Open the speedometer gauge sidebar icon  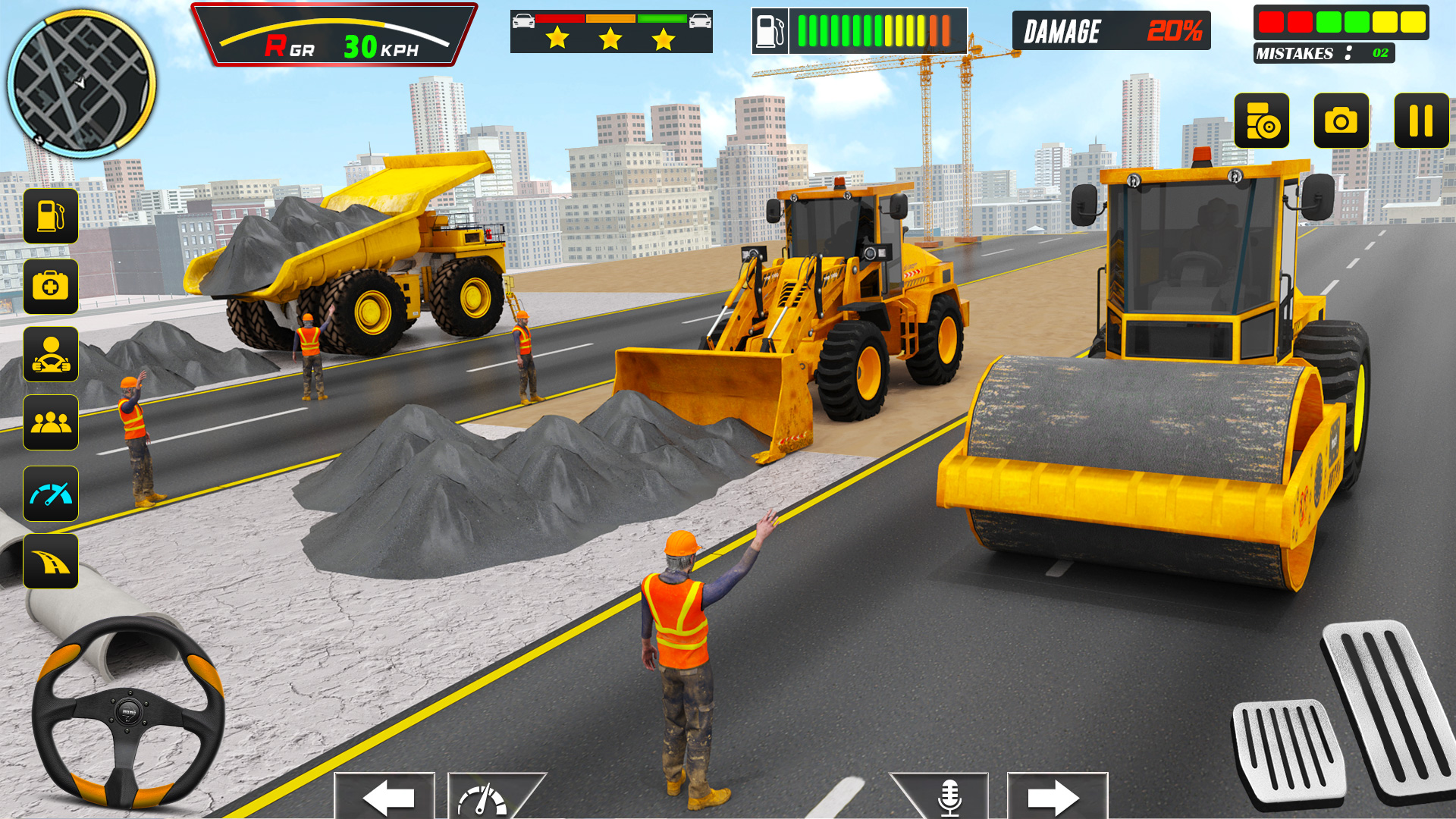[50, 493]
